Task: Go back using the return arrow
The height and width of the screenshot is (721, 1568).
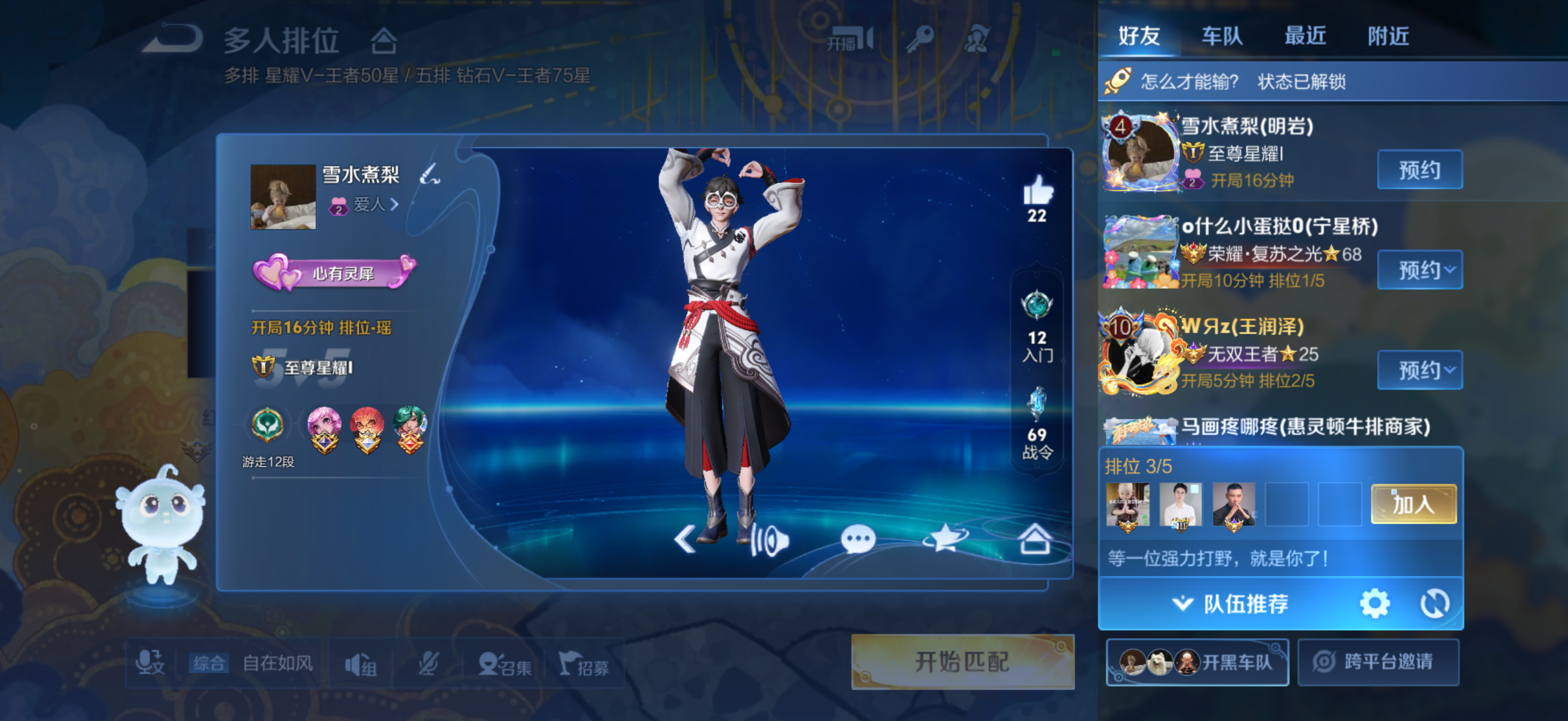Action: coord(173,38)
